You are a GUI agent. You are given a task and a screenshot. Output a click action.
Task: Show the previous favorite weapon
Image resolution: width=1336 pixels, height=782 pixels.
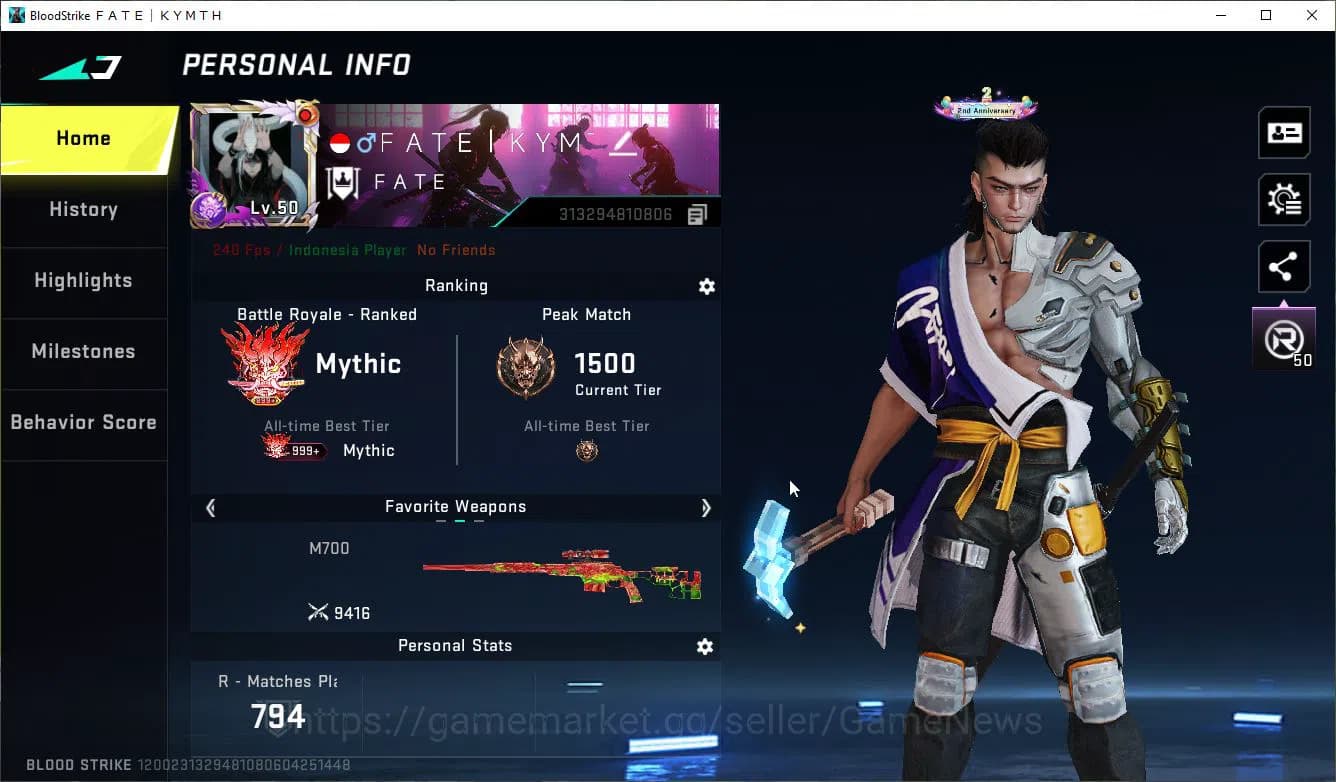[210, 508]
